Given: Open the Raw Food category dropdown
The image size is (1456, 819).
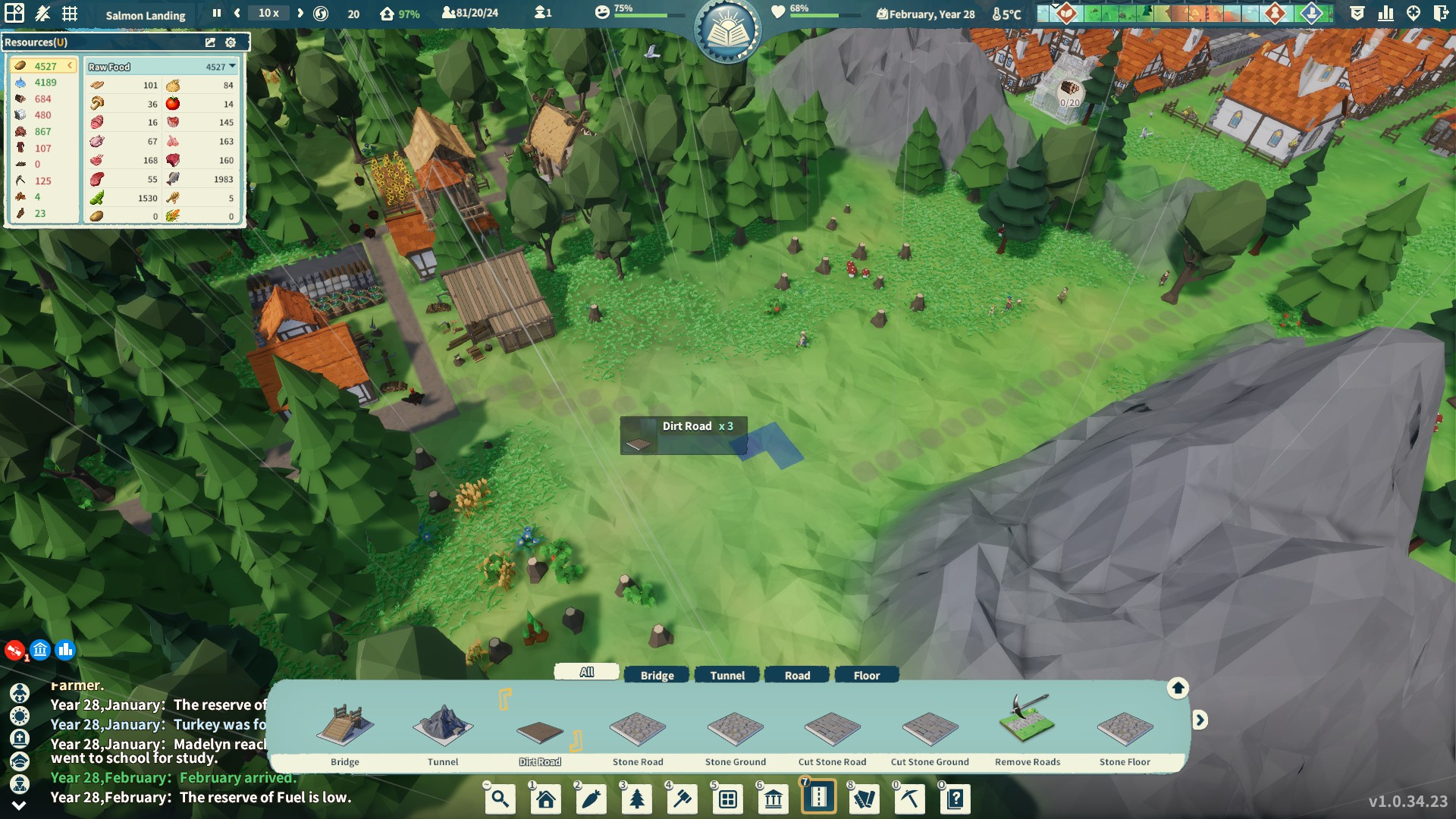Looking at the screenshot, I should point(232,67).
